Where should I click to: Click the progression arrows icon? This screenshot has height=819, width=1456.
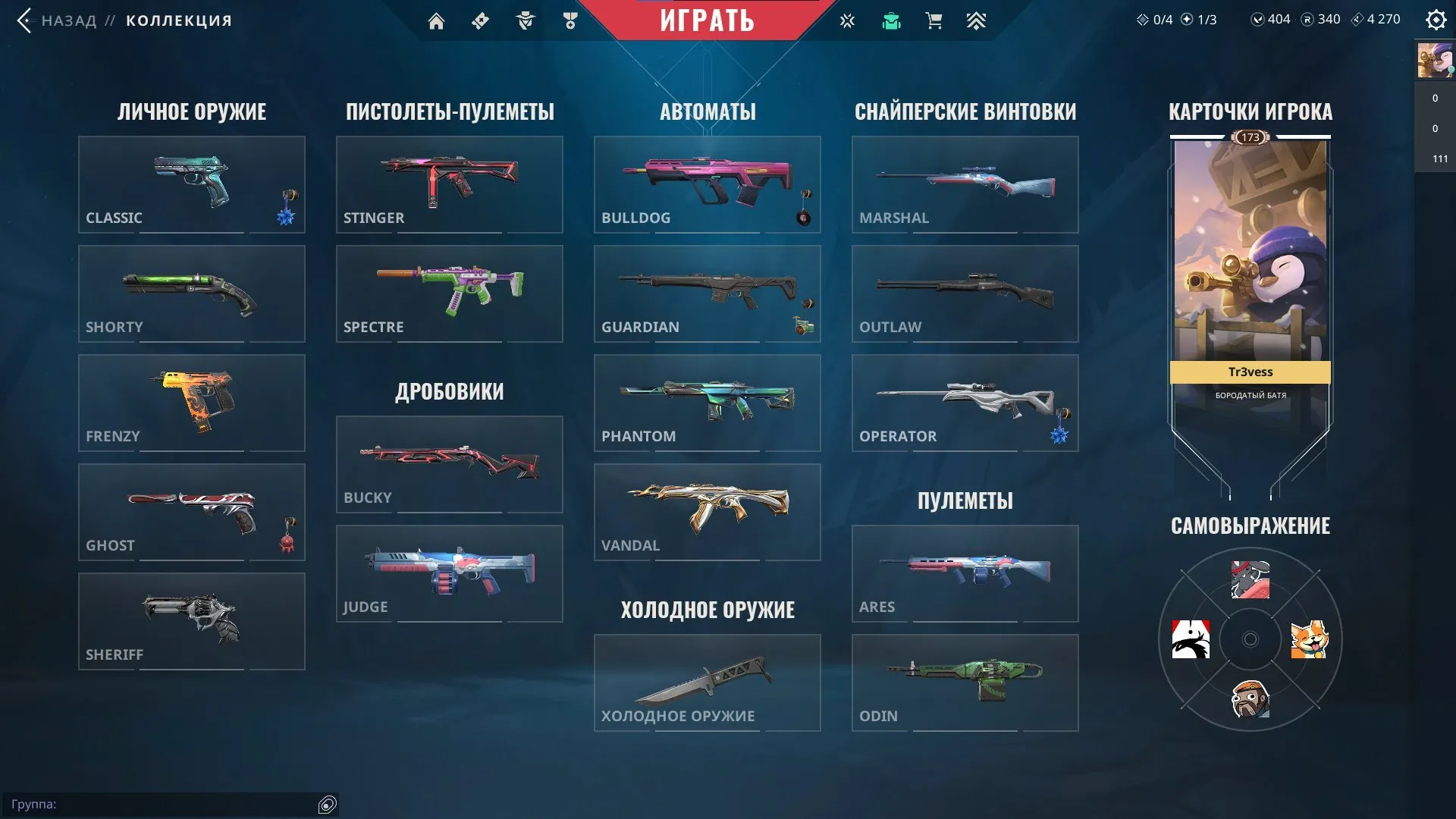(x=977, y=20)
